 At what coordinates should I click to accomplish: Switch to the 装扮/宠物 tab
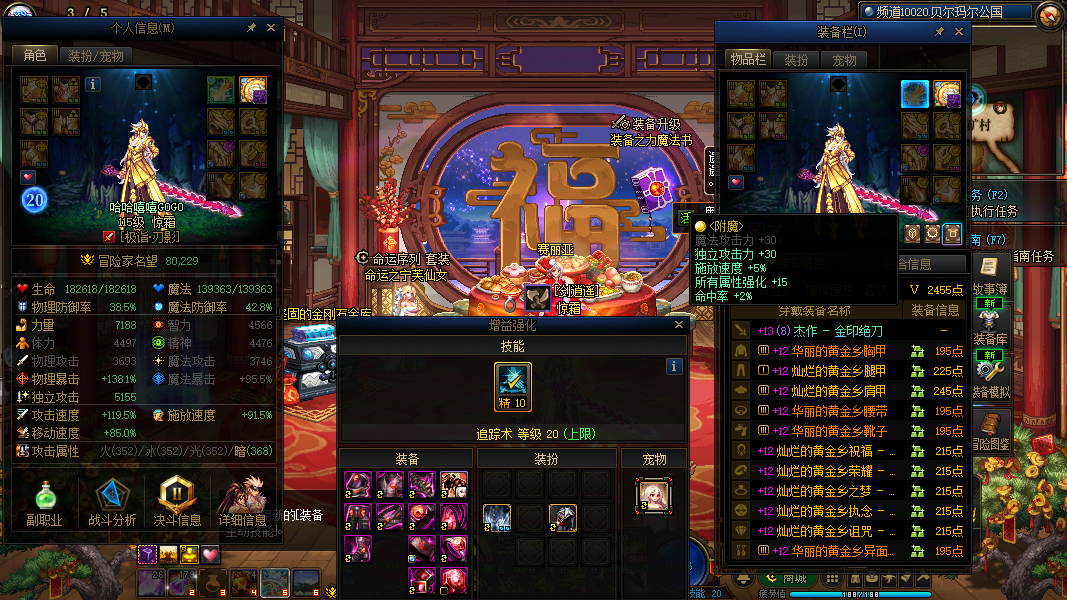tap(96, 56)
